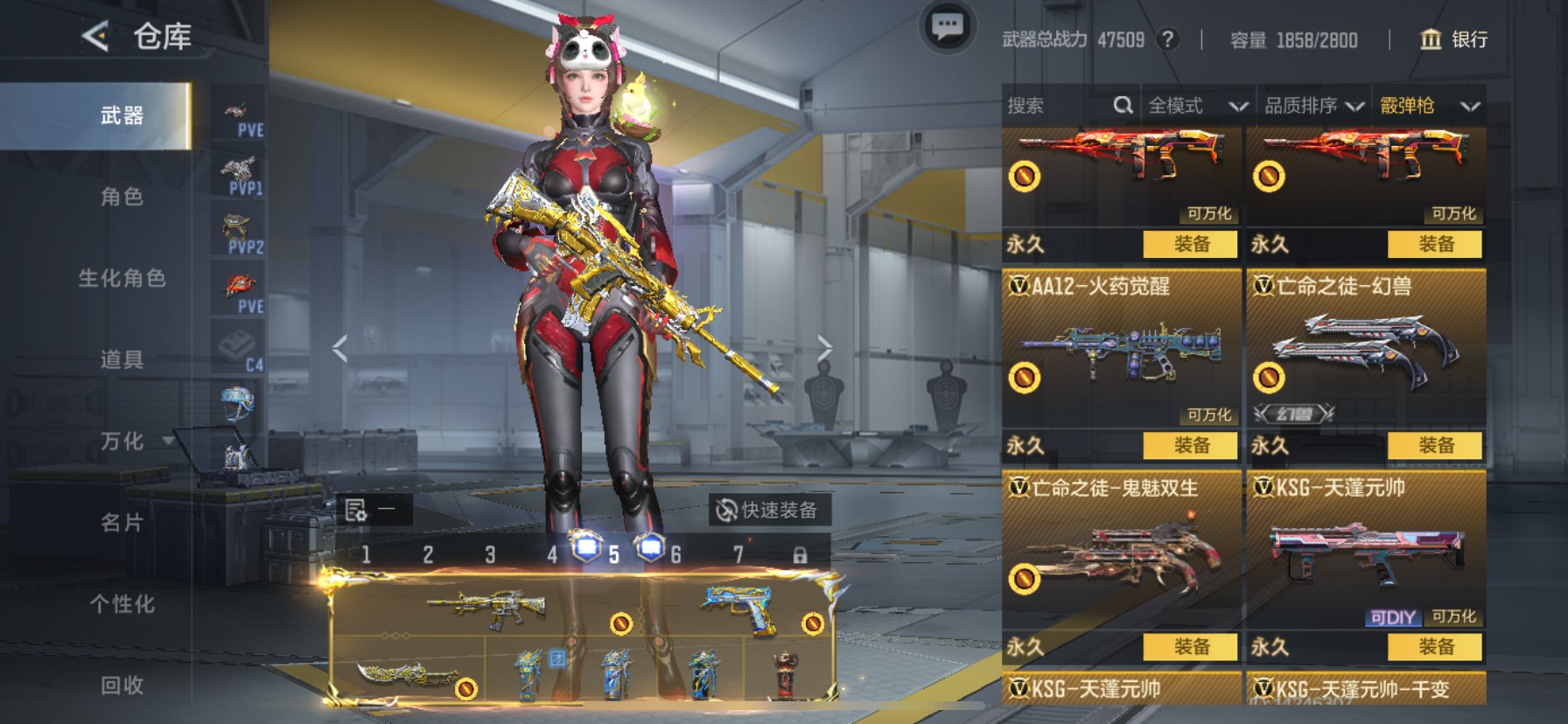Image resolution: width=1568 pixels, height=724 pixels.
Task: Expand the 万化 category
Action: (122, 441)
